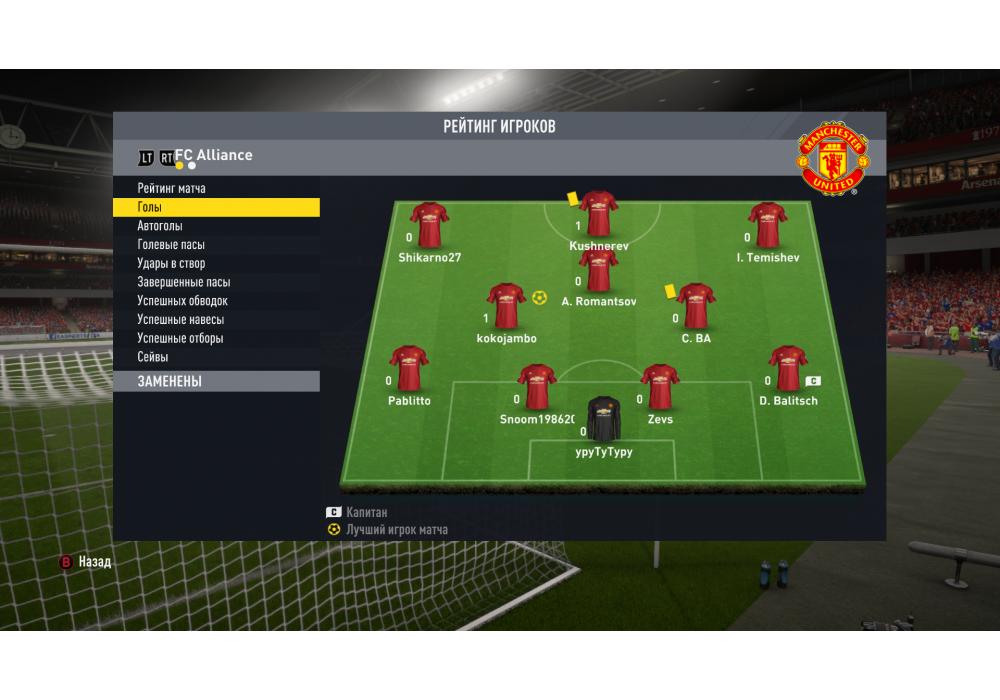Screen dimensions: 1000x700
Task: Select captain D. Balitsch's shirt
Action: click(x=788, y=369)
